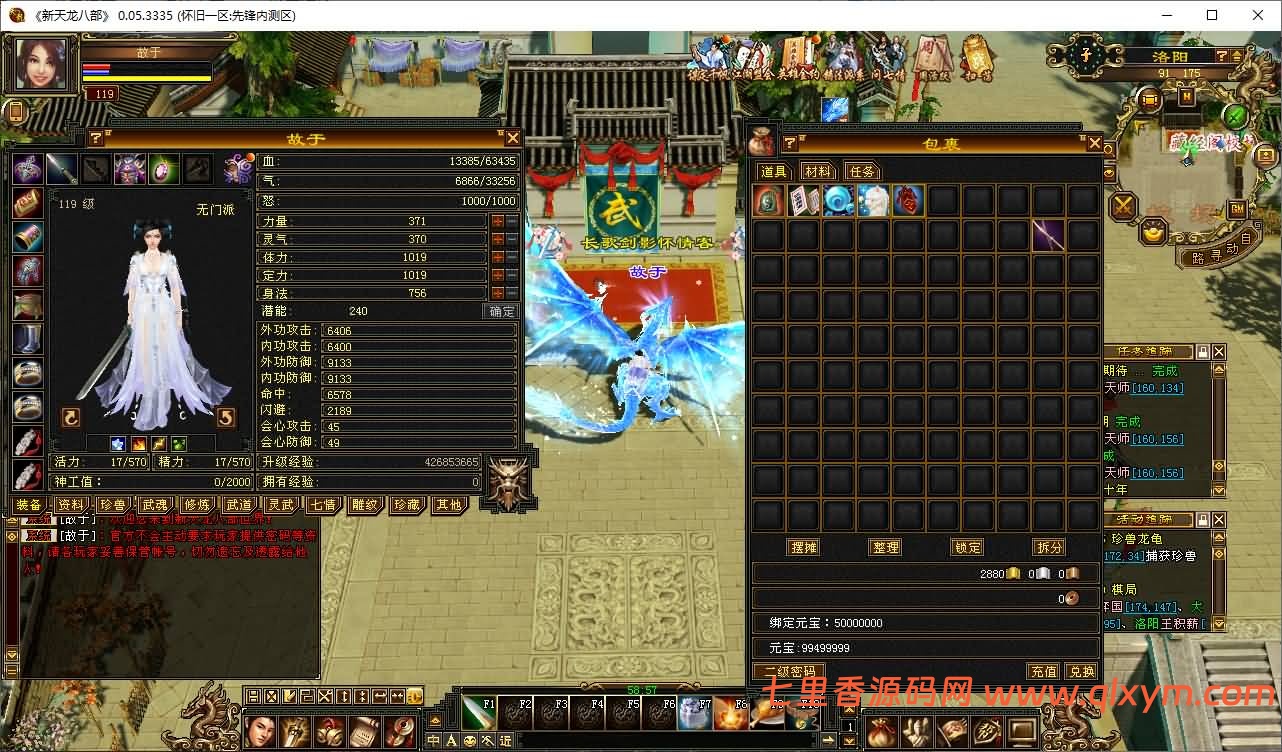1282x752 pixels.
Task: Add a point to 力量 strength
Action: point(497,221)
